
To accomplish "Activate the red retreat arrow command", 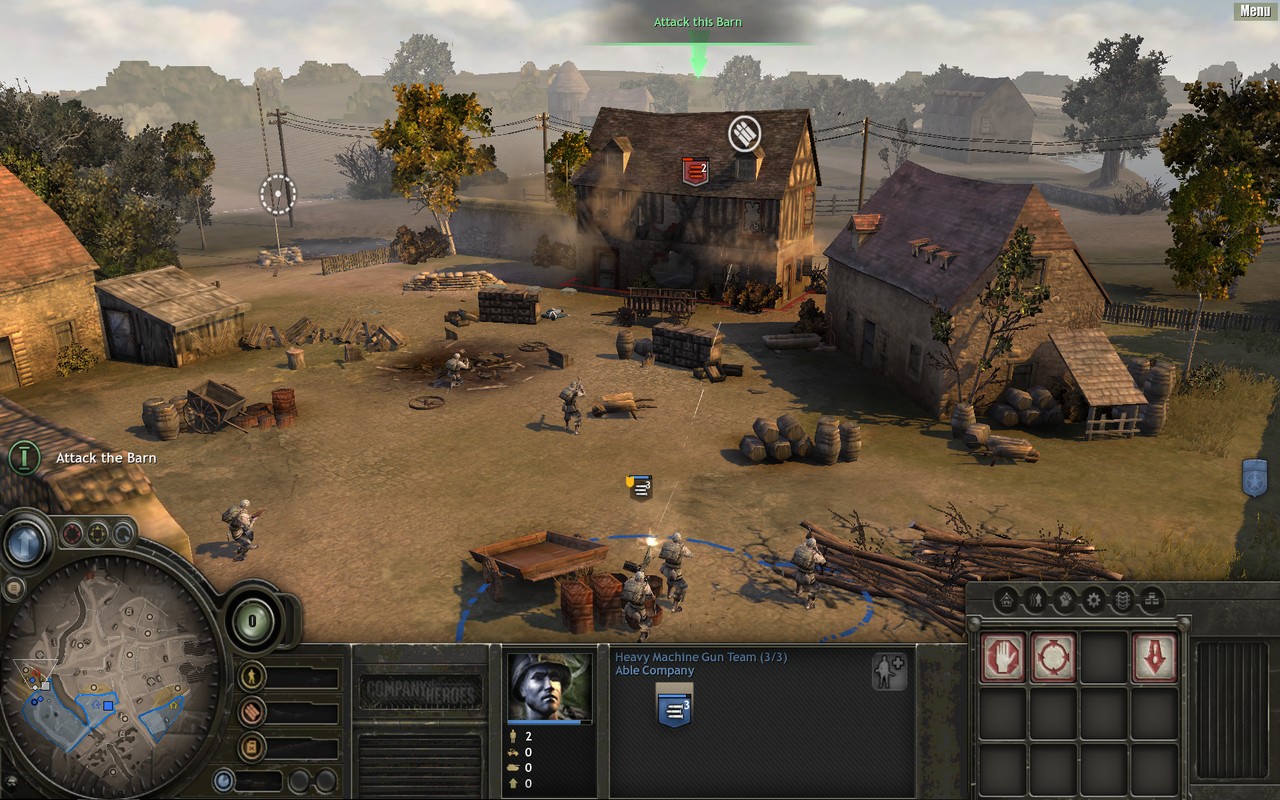I will [x=1154, y=657].
